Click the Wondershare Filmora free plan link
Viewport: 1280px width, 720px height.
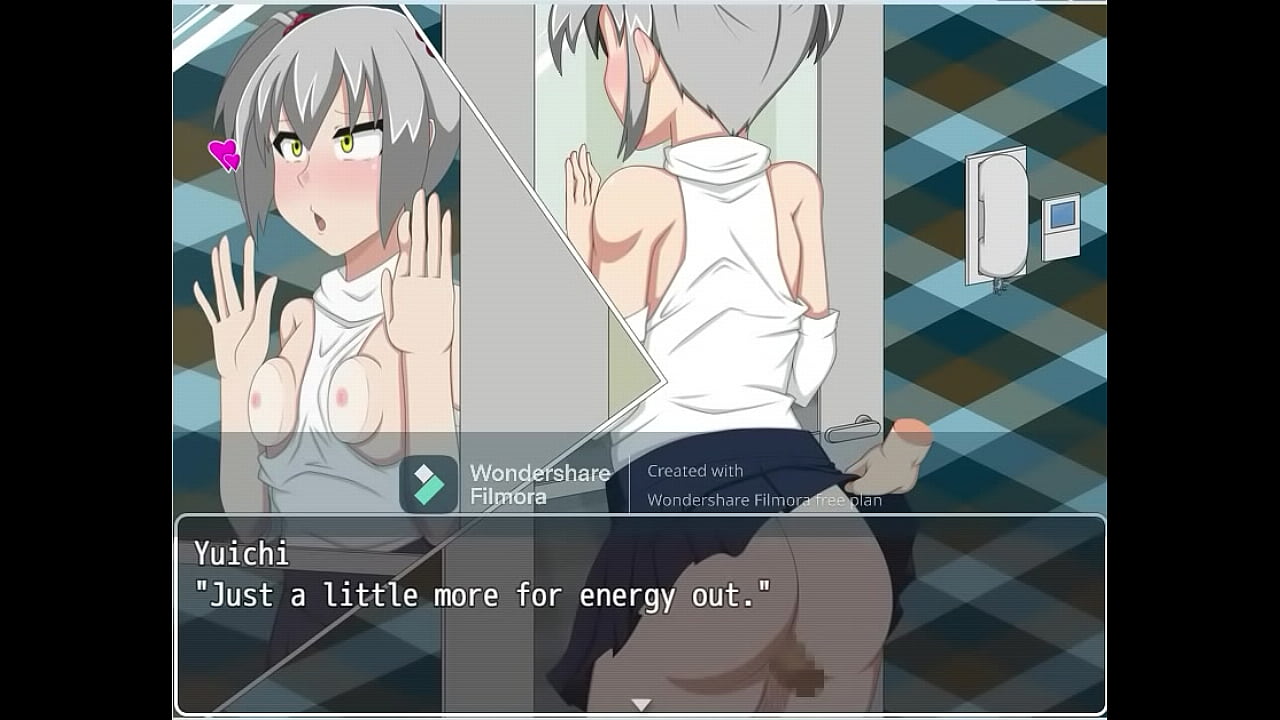point(765,500)
